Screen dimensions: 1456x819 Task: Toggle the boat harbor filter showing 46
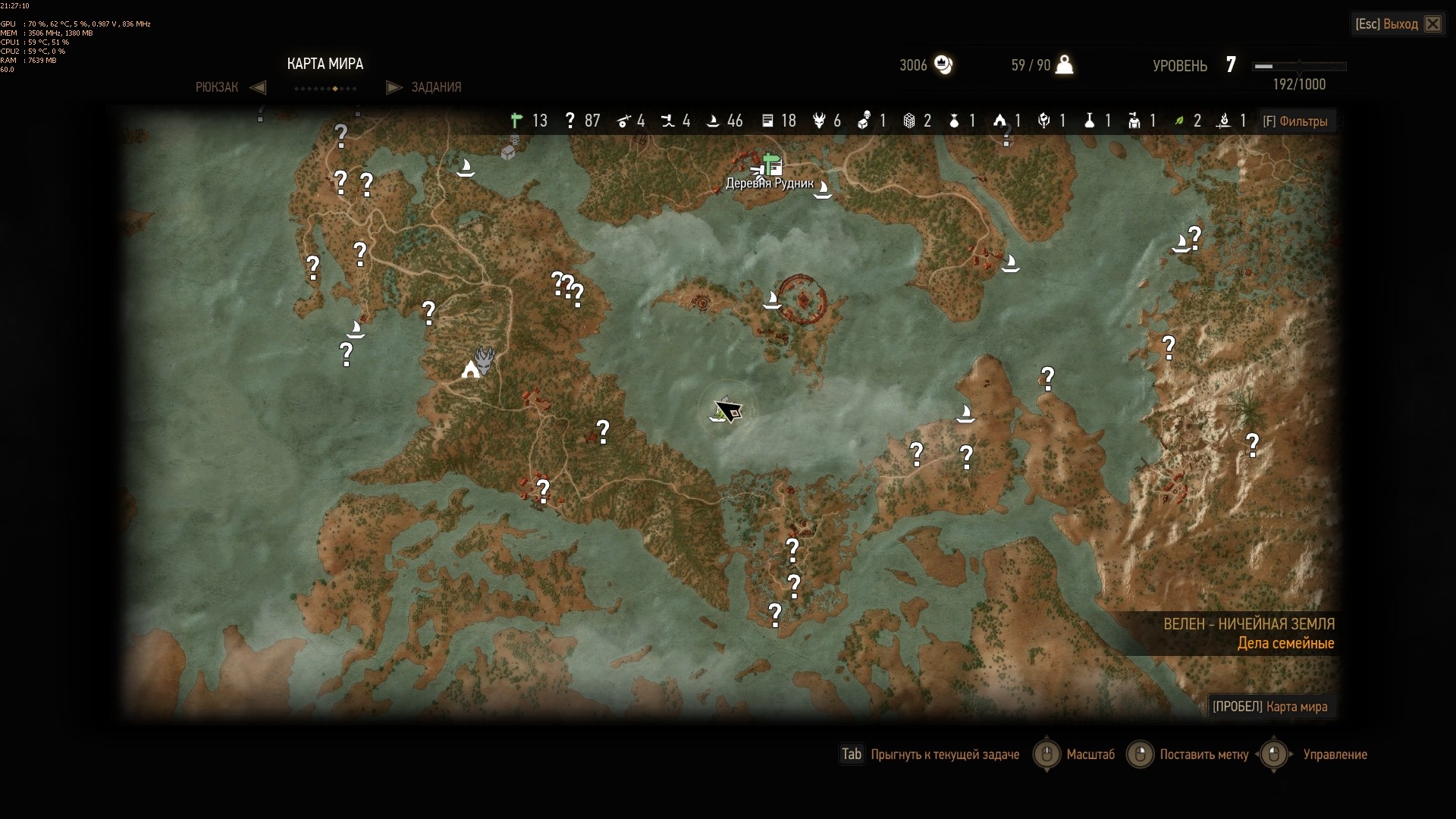tap(713, 121)
